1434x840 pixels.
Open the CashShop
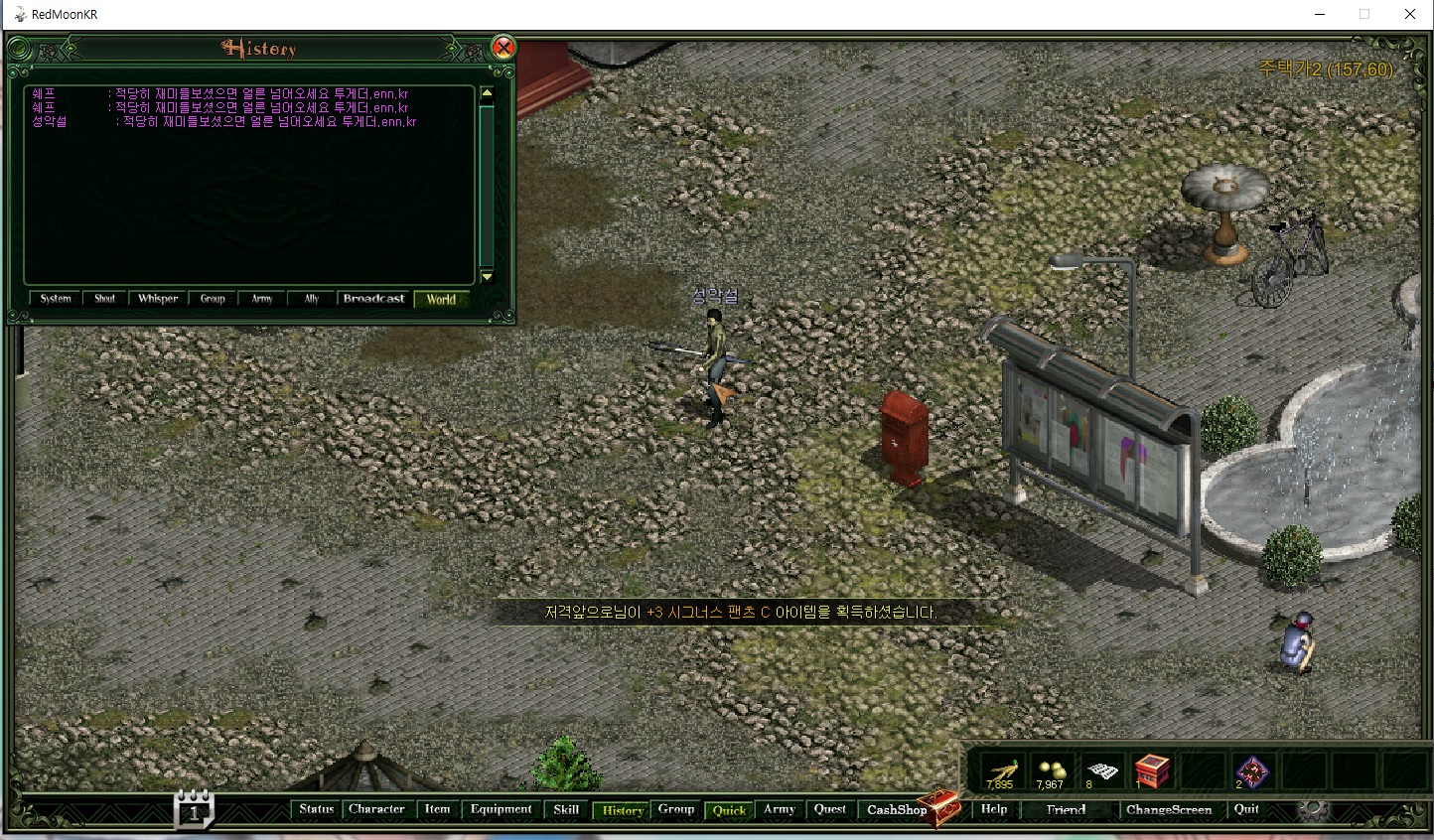(897, 810)
